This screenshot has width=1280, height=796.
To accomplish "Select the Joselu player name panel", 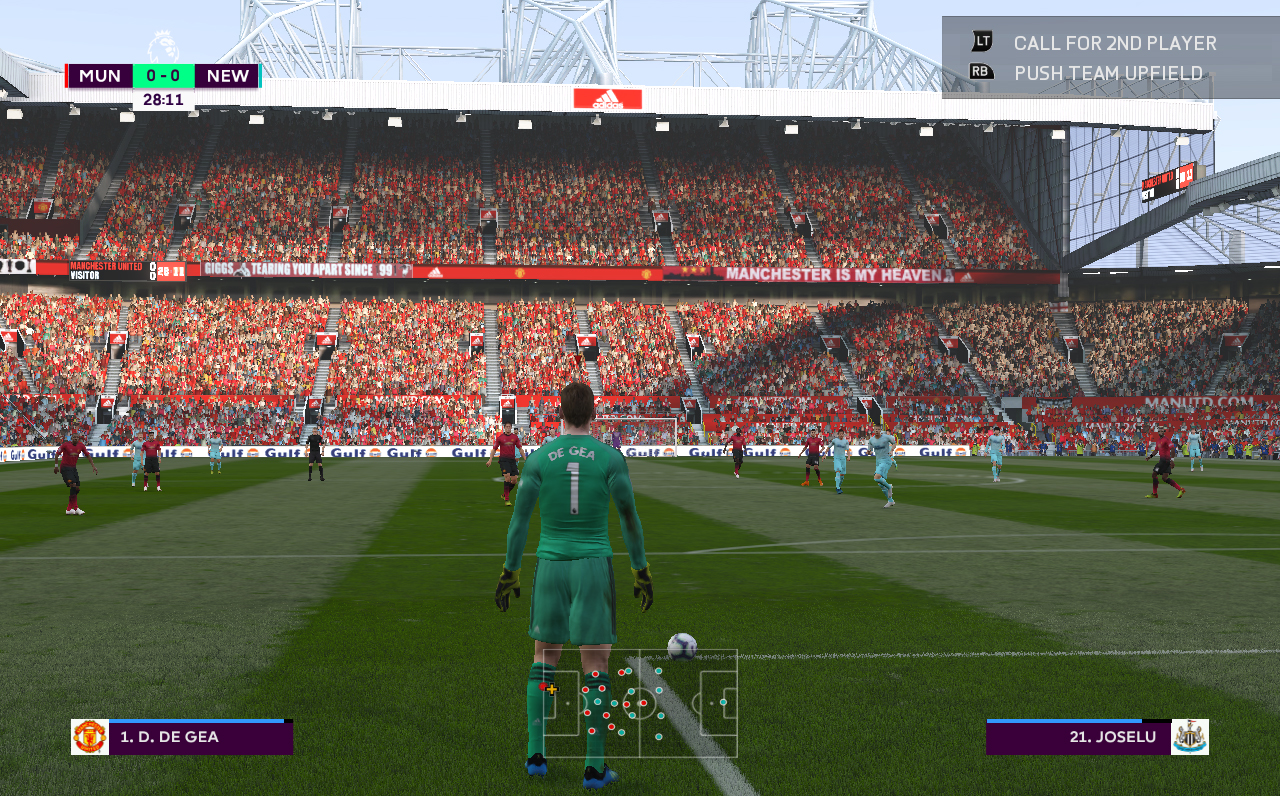I will click(1078, 738).
